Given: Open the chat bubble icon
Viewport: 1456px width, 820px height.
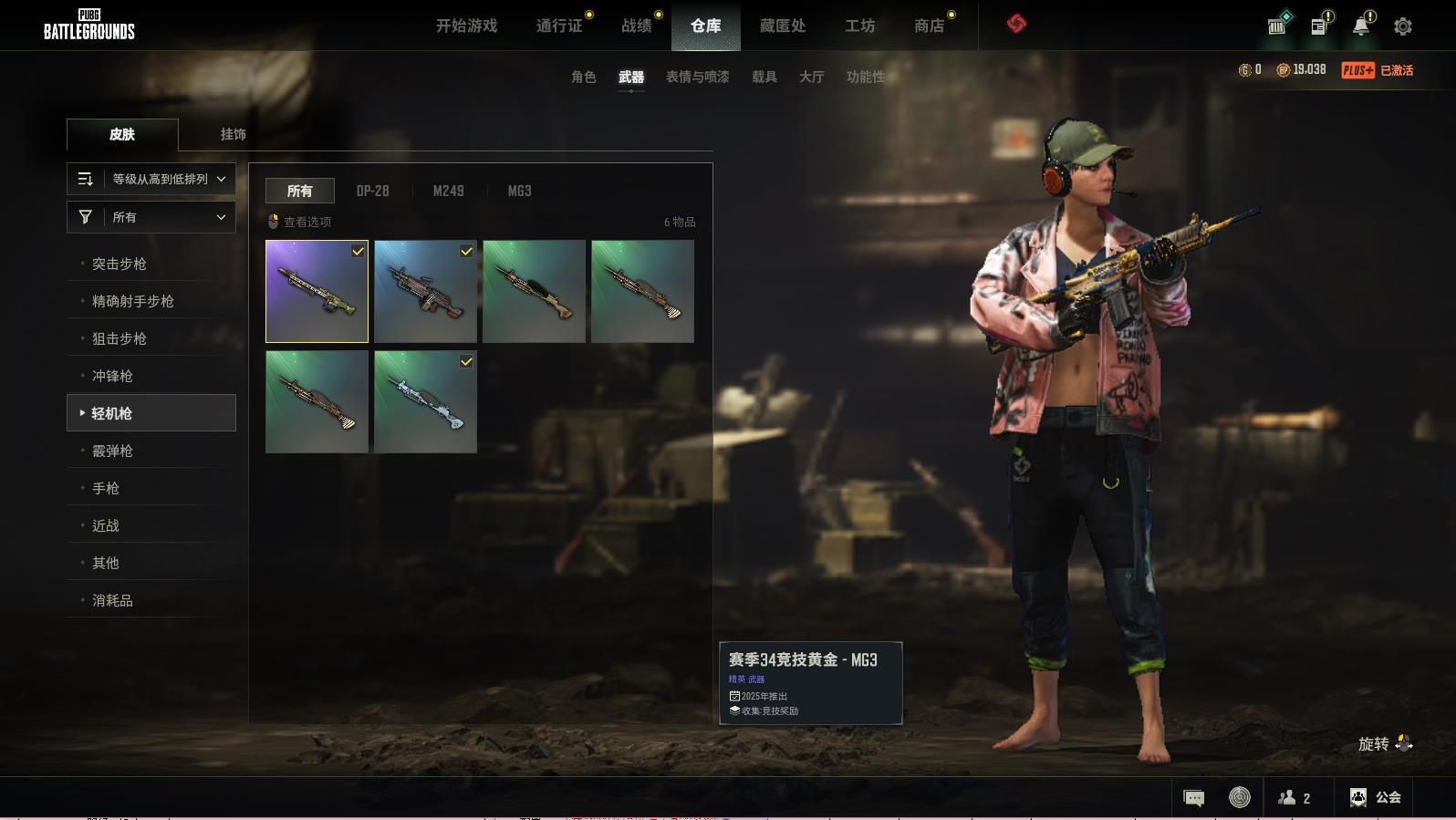Looking at the screenshot, I should [1193, 798].
